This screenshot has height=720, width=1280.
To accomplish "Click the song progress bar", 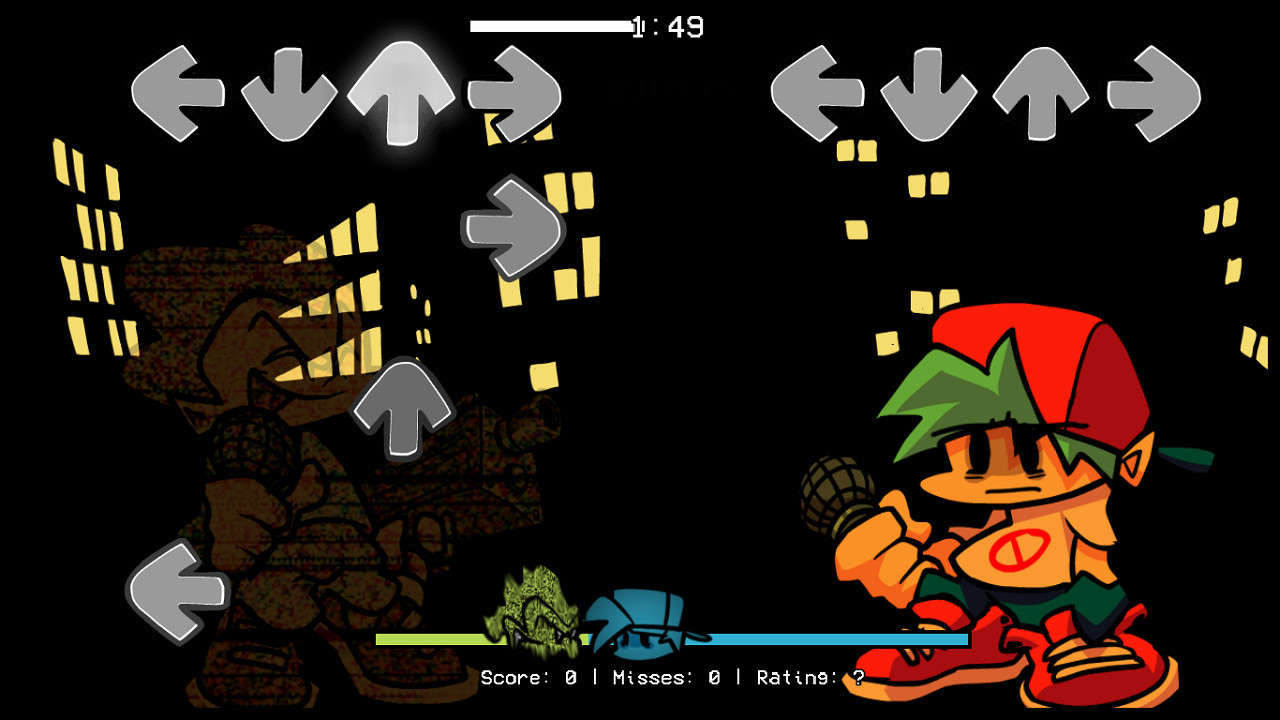I will [x=550, y=25].
